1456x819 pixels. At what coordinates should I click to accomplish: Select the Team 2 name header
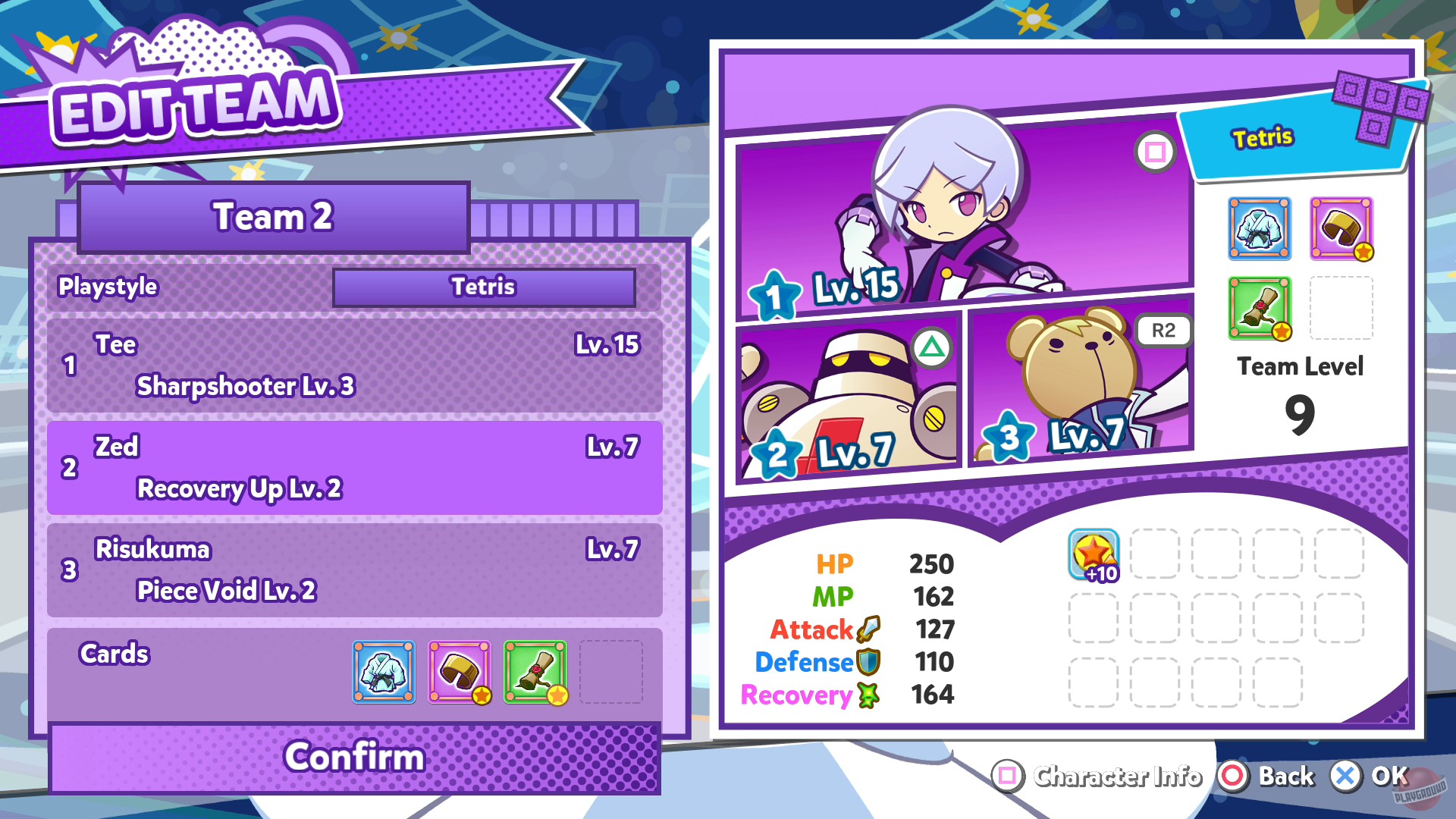coord(273,218)
